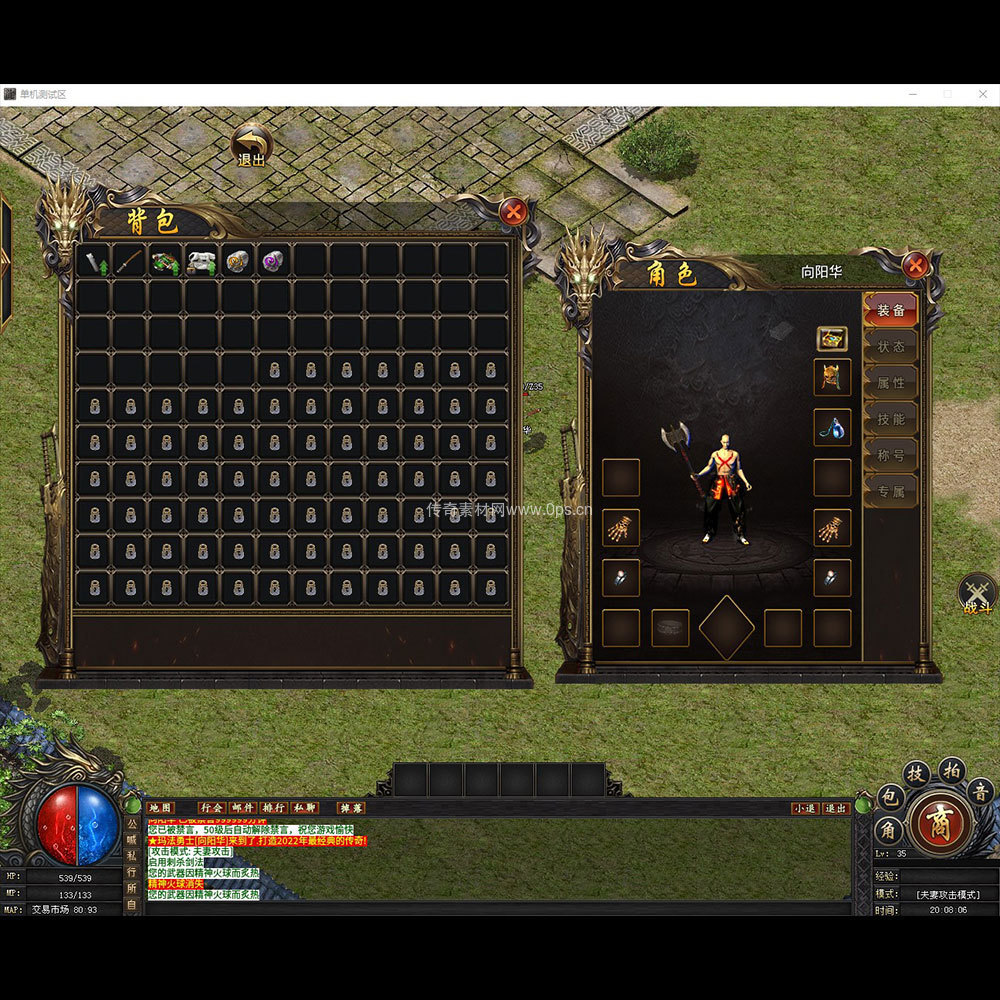Click the 退出 exit arrow button
1000x1000 pixels.
(x=252, y=145)
